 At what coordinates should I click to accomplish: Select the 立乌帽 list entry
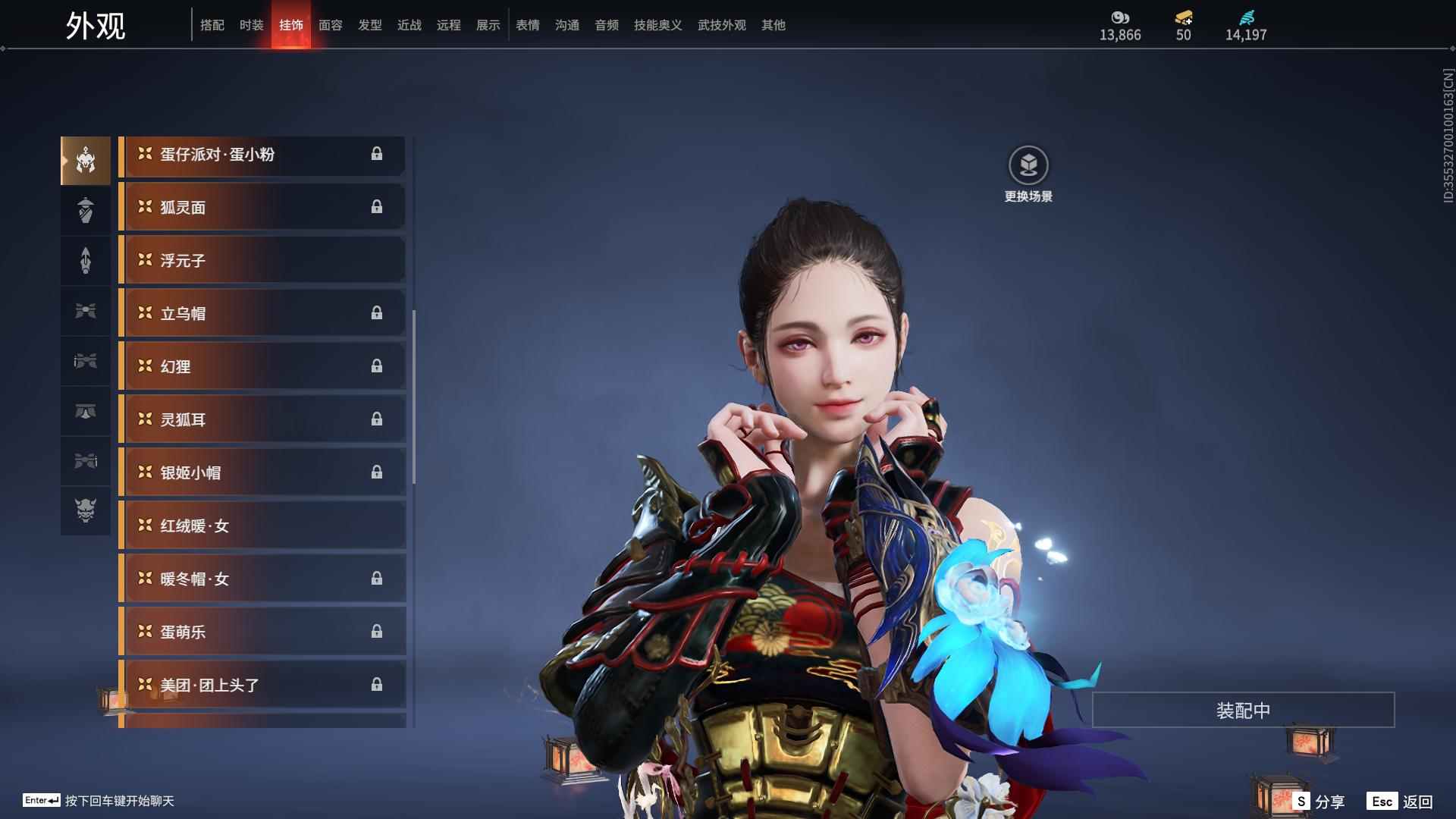pyautogui.click(x=262, y=313)
